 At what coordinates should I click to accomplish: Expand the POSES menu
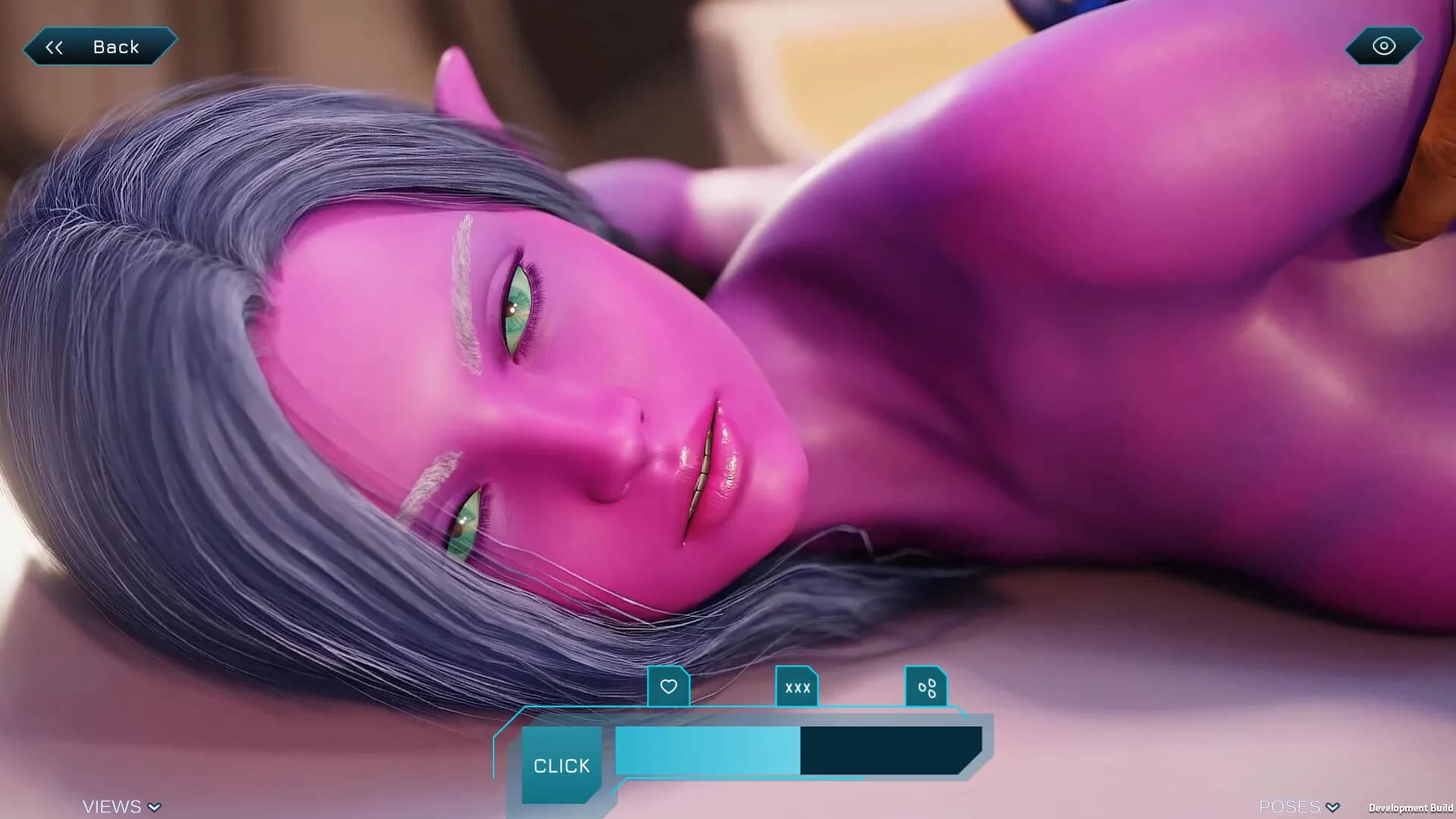point(1297,806)
